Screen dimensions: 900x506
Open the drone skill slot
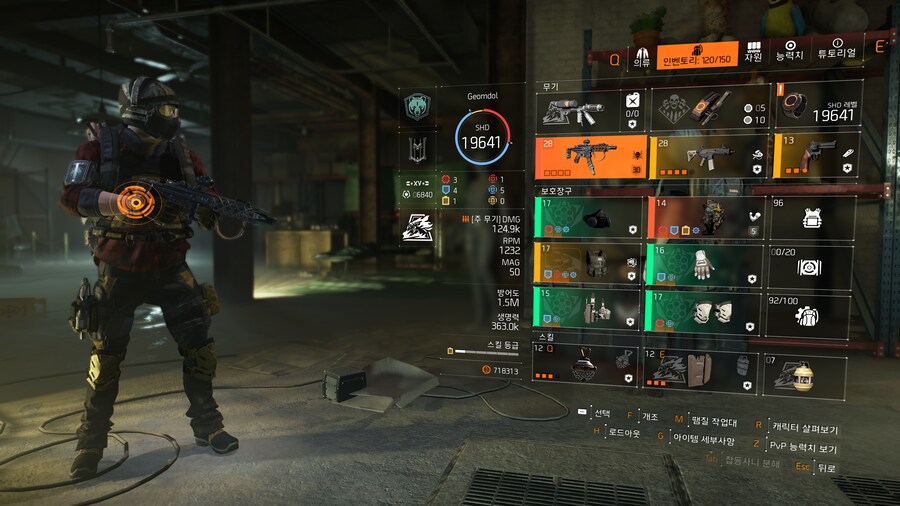[588, 367]
